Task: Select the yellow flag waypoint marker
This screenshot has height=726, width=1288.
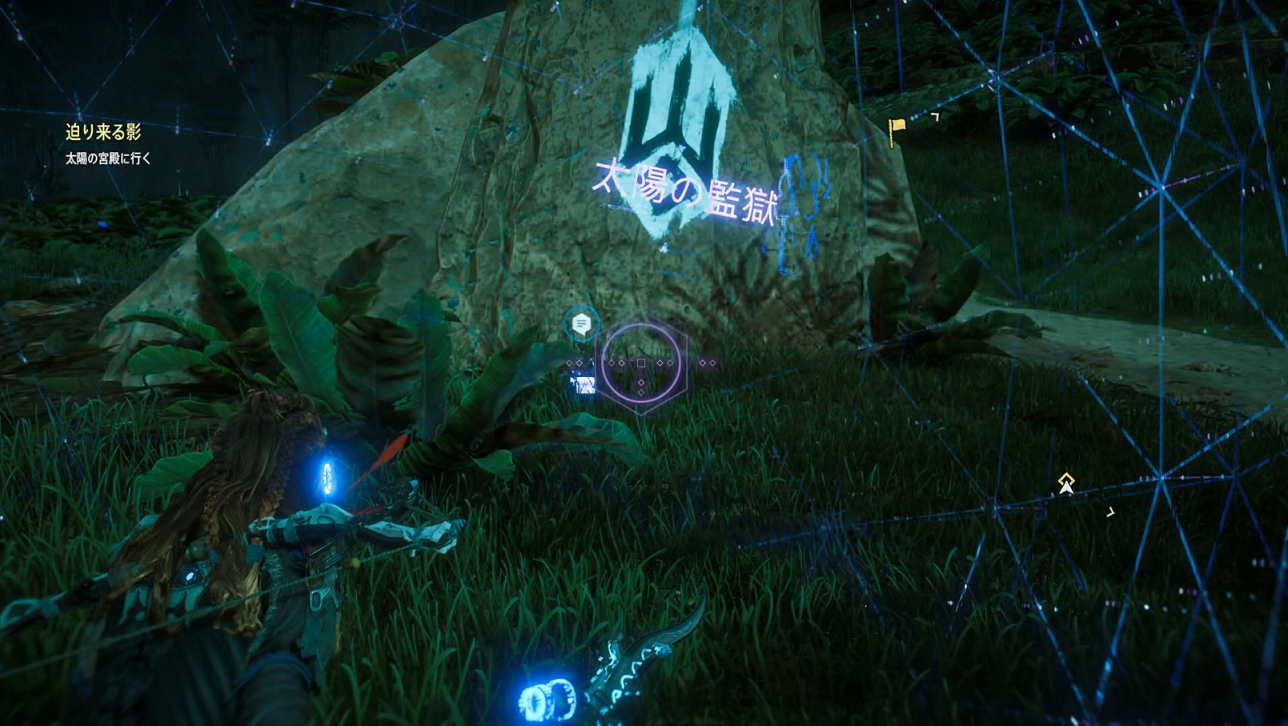Action: click(x=897, y=129)
